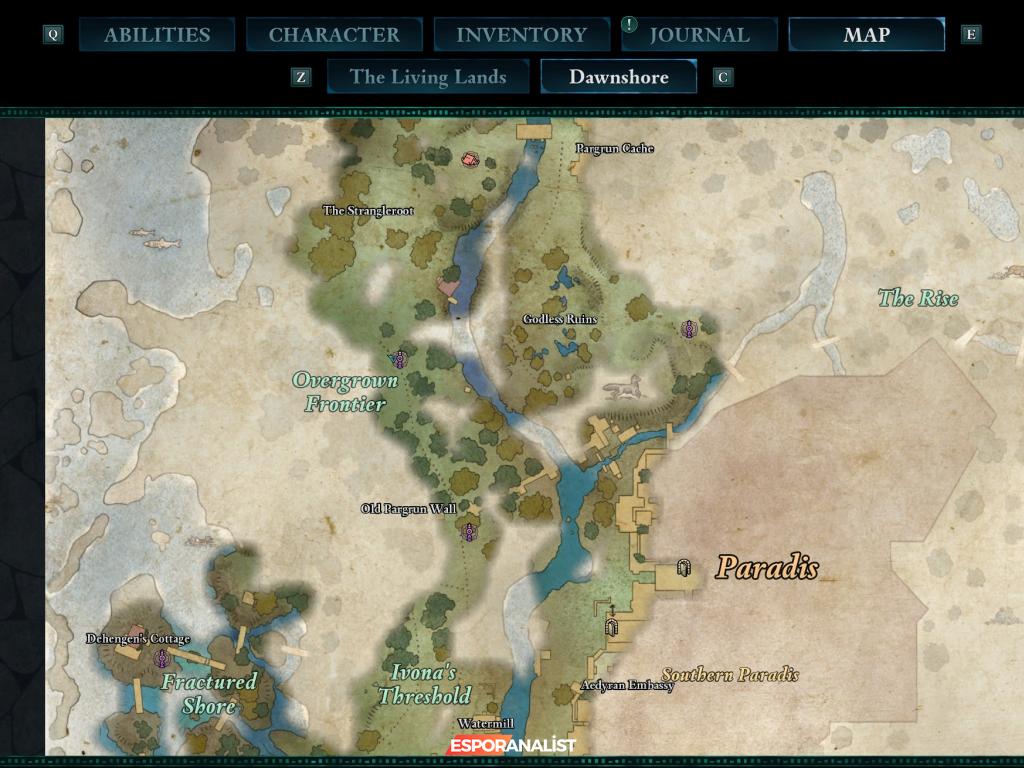Screen dimensions: 1024x768
Task: Go to the Journal tab
Action: [698, 35]
